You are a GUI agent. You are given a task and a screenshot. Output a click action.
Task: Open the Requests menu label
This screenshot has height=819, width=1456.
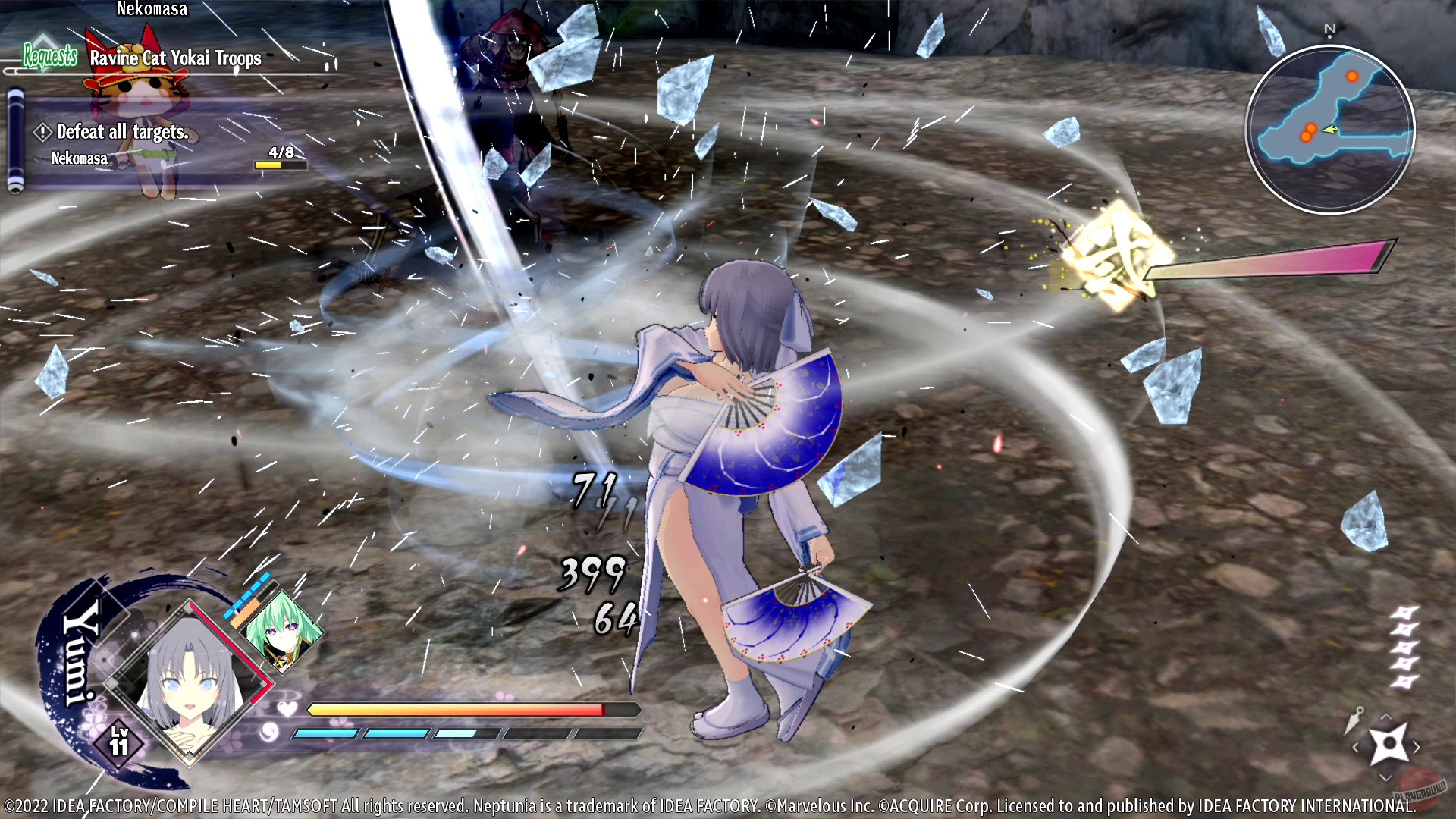coord(49,55)
